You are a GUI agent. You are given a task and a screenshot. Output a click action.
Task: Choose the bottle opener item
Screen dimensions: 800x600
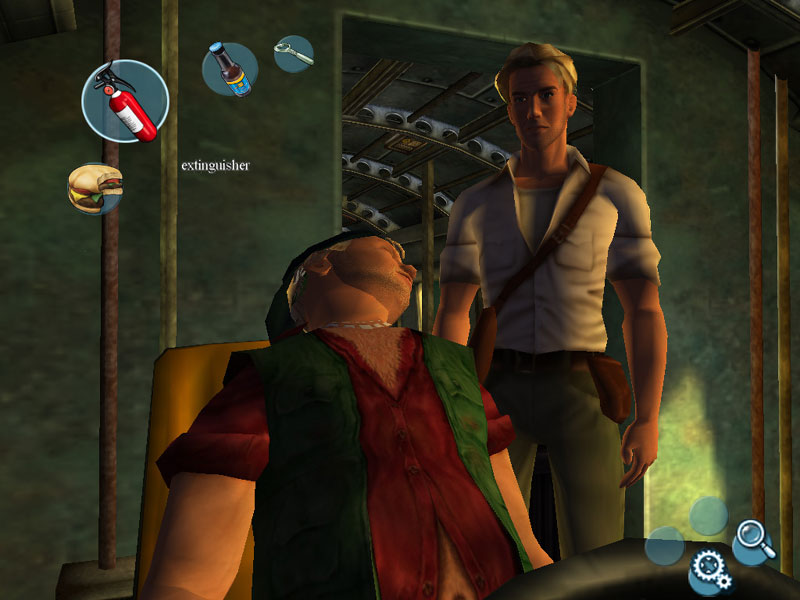[293, 54]
